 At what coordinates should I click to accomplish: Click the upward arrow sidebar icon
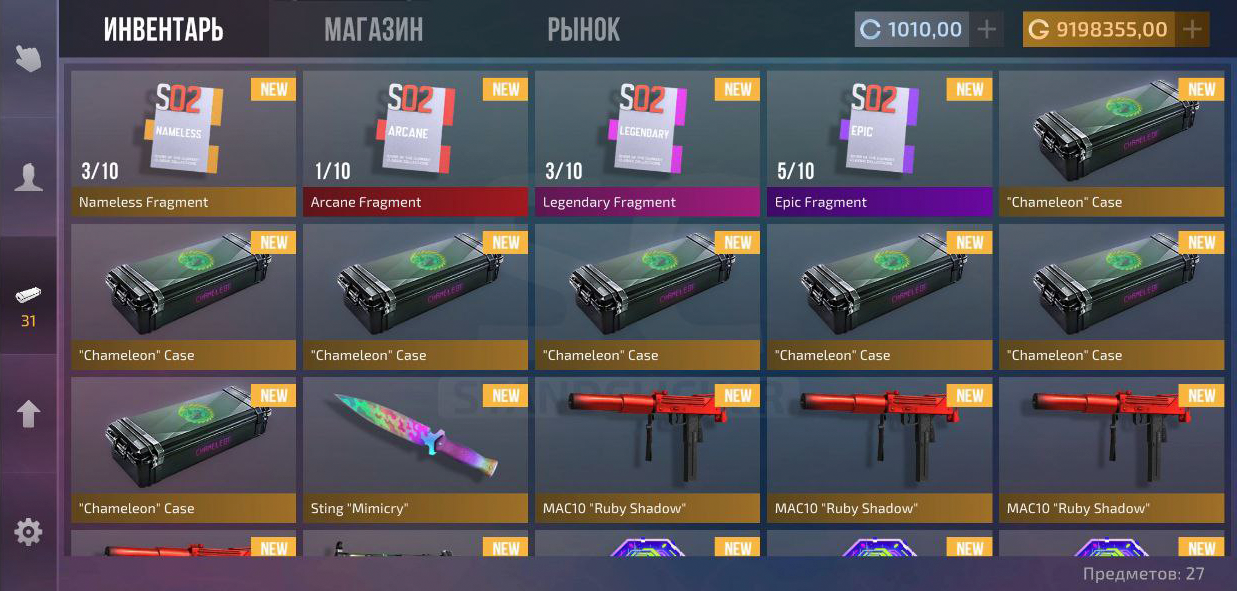(x=28, y=414)
